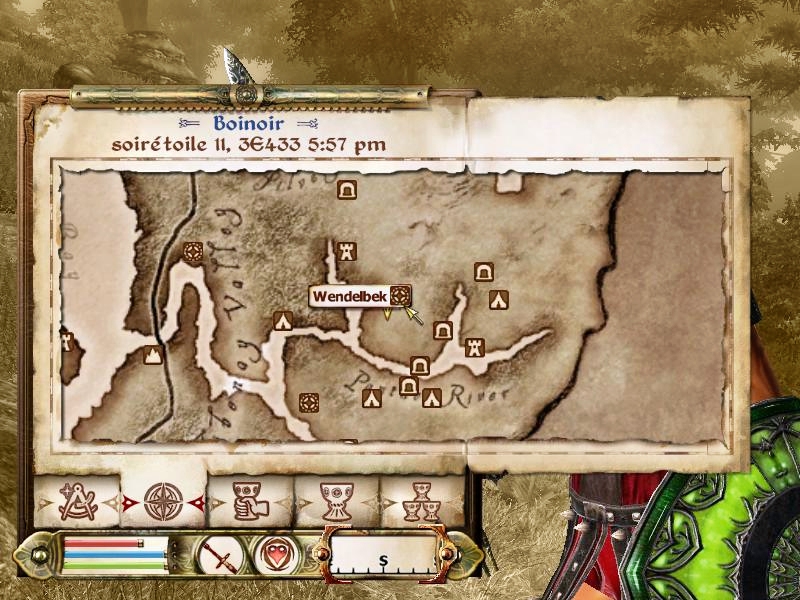Viewport: 800px width, 600px height.
Task: Click the compass strip on the bottom bar
Action: [383, 555]
